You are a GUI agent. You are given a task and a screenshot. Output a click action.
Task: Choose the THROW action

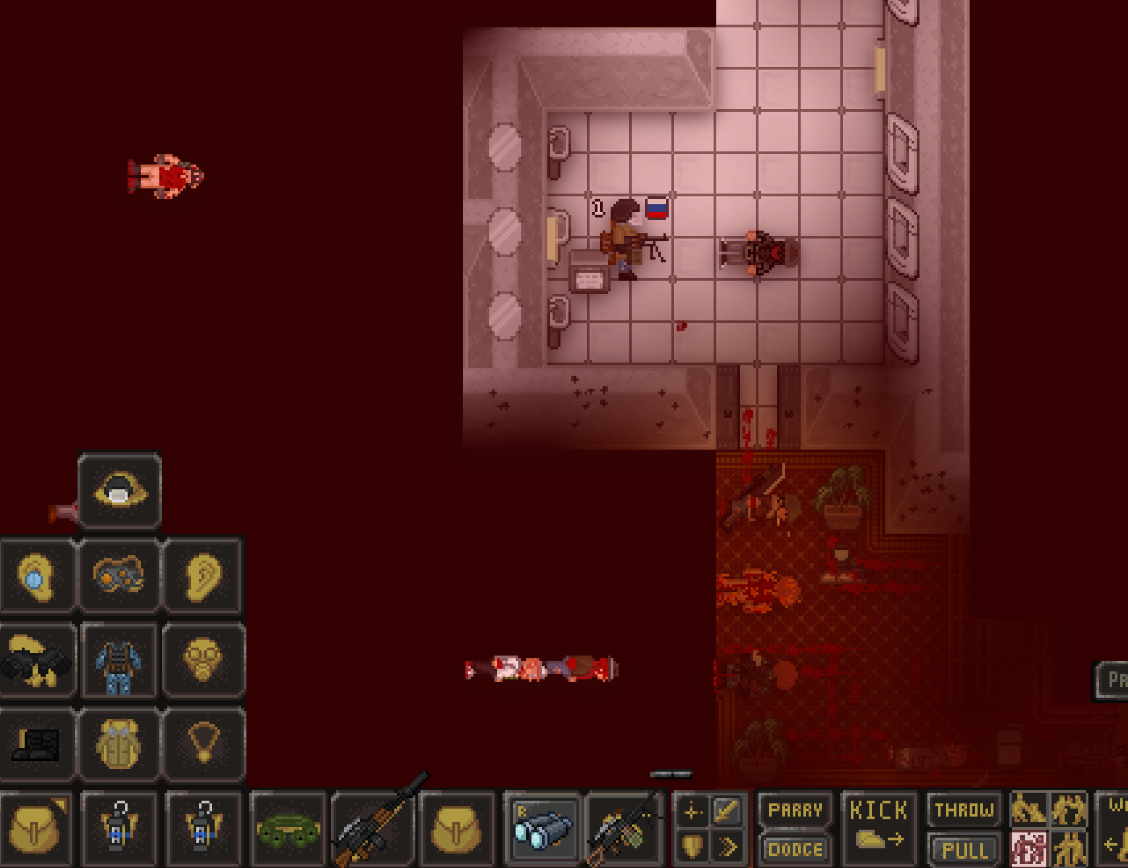point(963,810)
